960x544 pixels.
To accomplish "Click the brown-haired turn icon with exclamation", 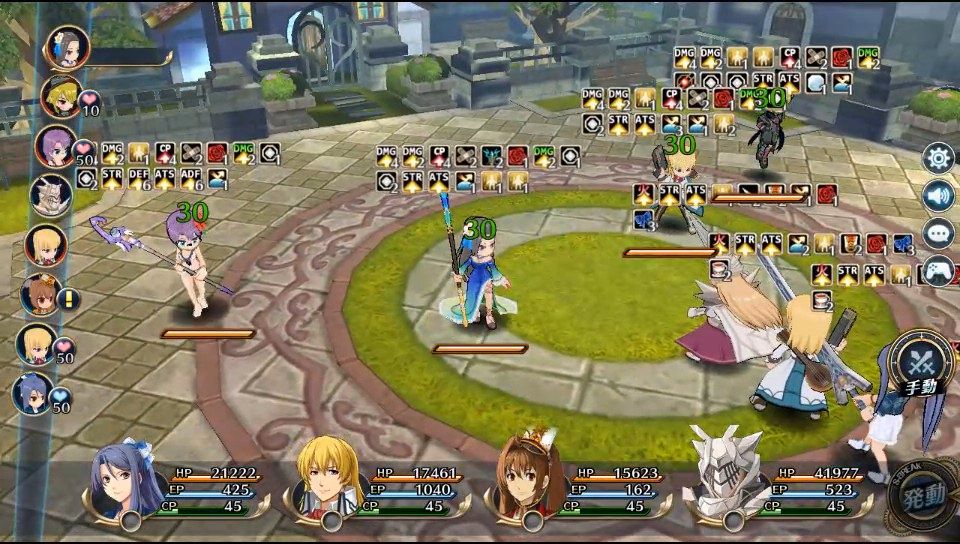I will point(41,295).
